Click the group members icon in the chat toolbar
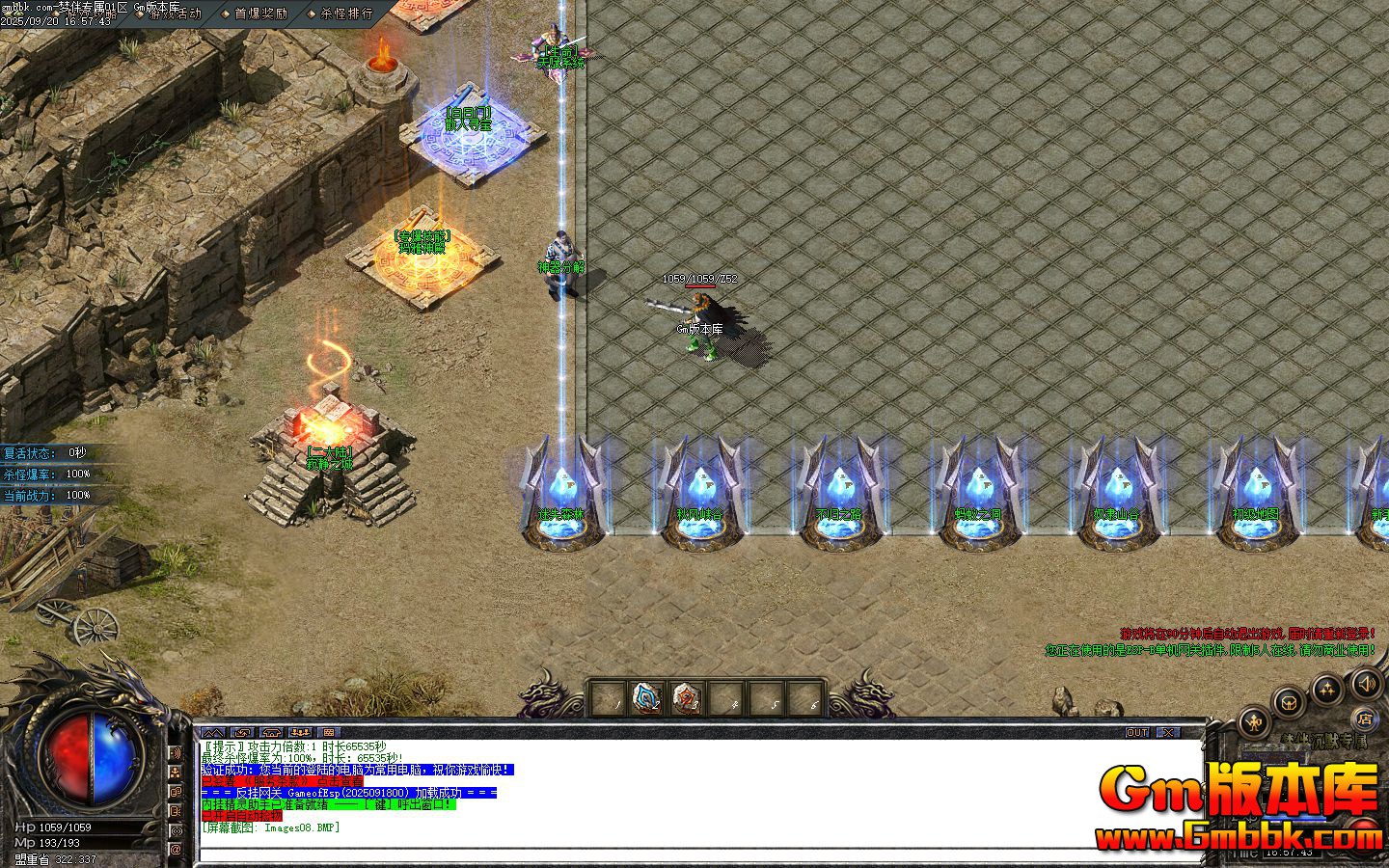 pyautogui.click(x=302, y=733)
